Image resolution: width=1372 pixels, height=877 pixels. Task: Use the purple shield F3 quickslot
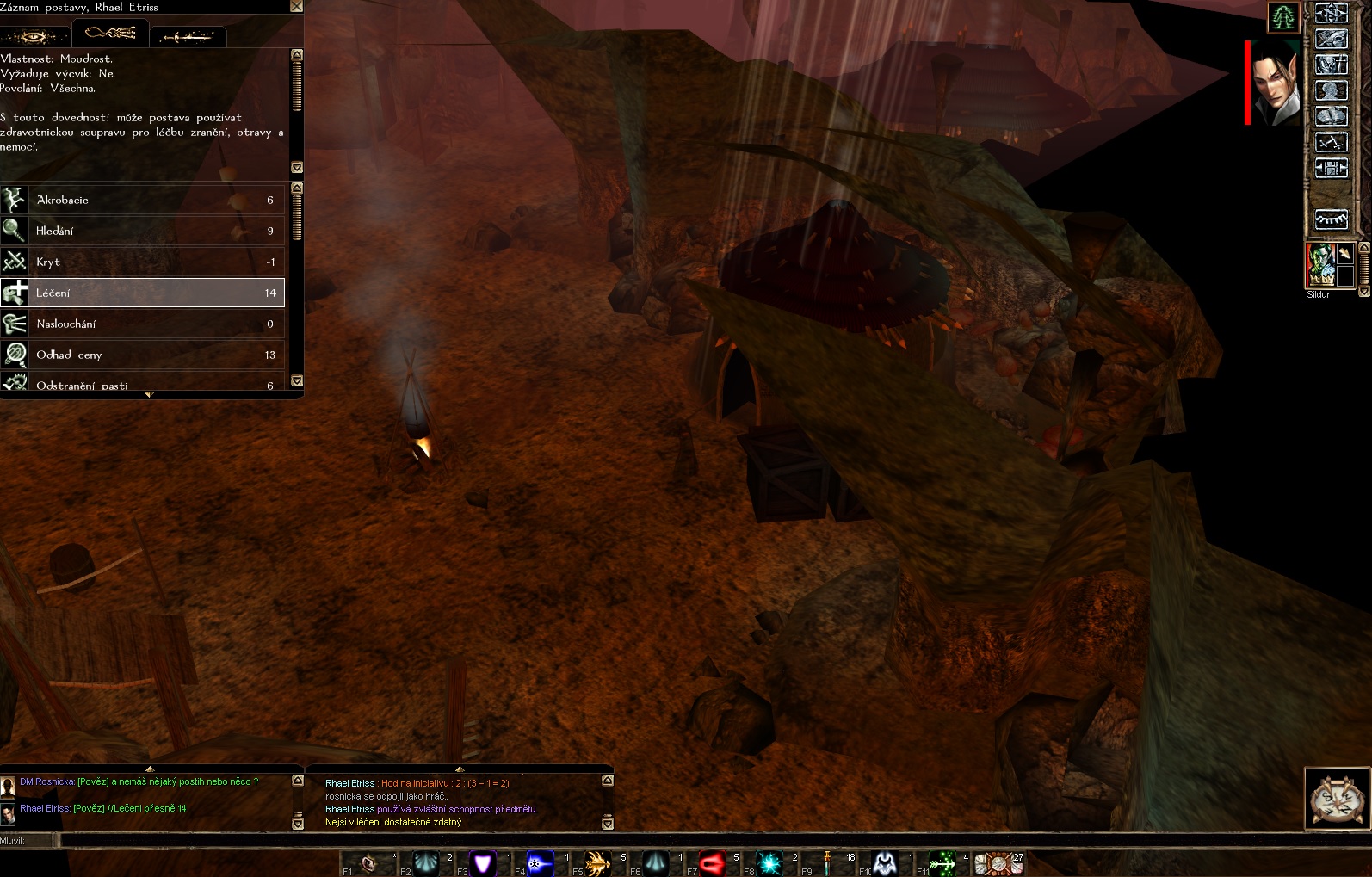tap(483, 863)
